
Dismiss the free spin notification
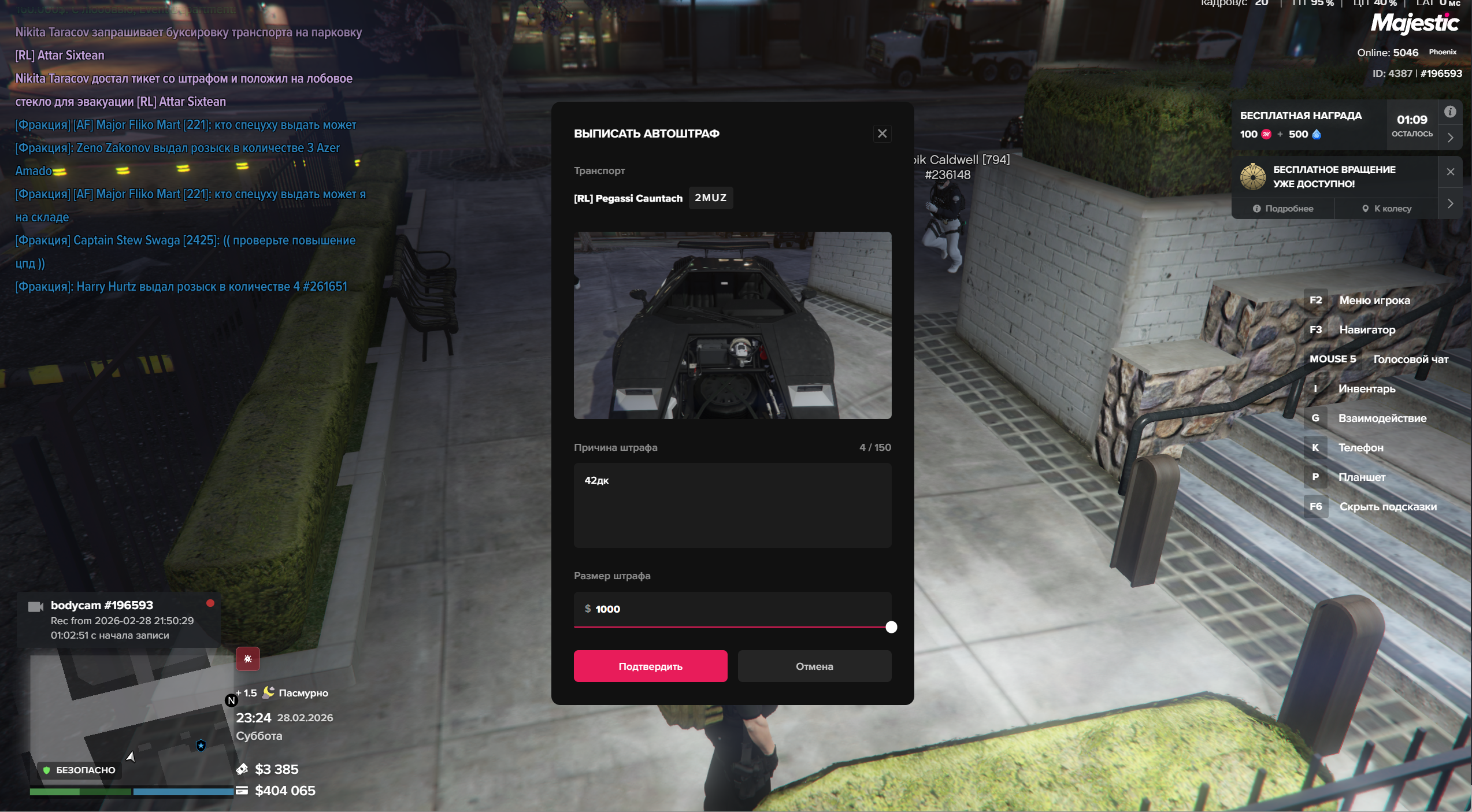coord(1450,172)
